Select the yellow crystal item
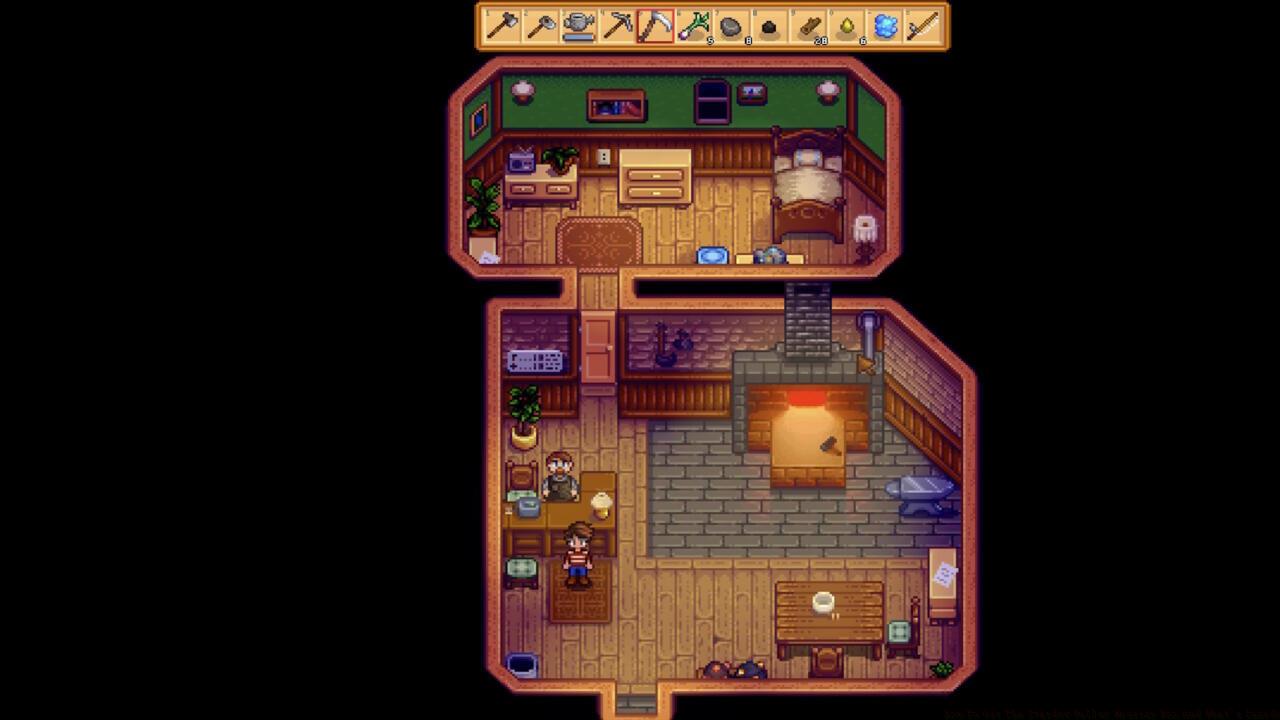This screenshot has width=1280, height=720. [845, 29]
